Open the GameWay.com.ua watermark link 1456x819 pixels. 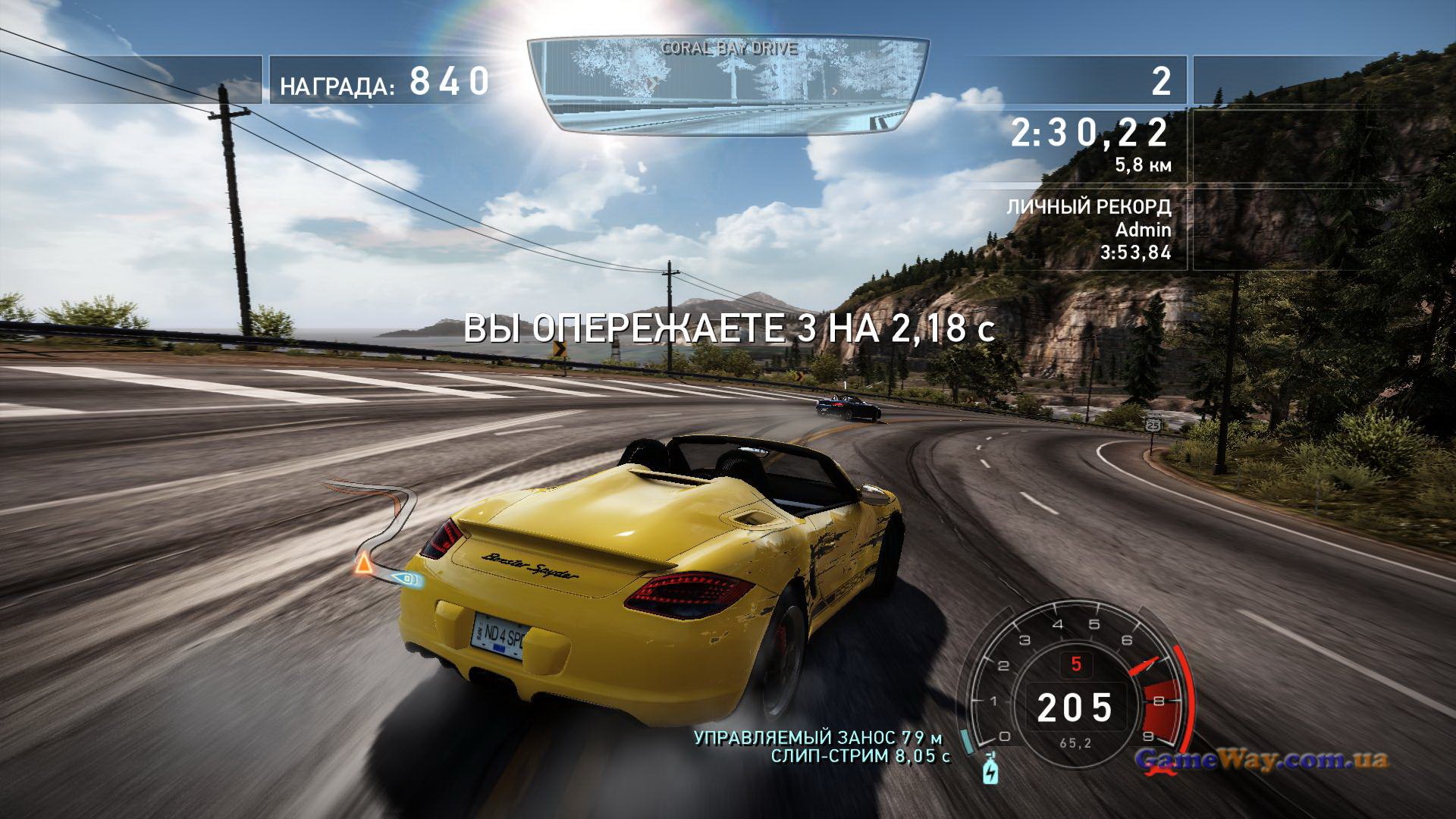[1261, 760]
